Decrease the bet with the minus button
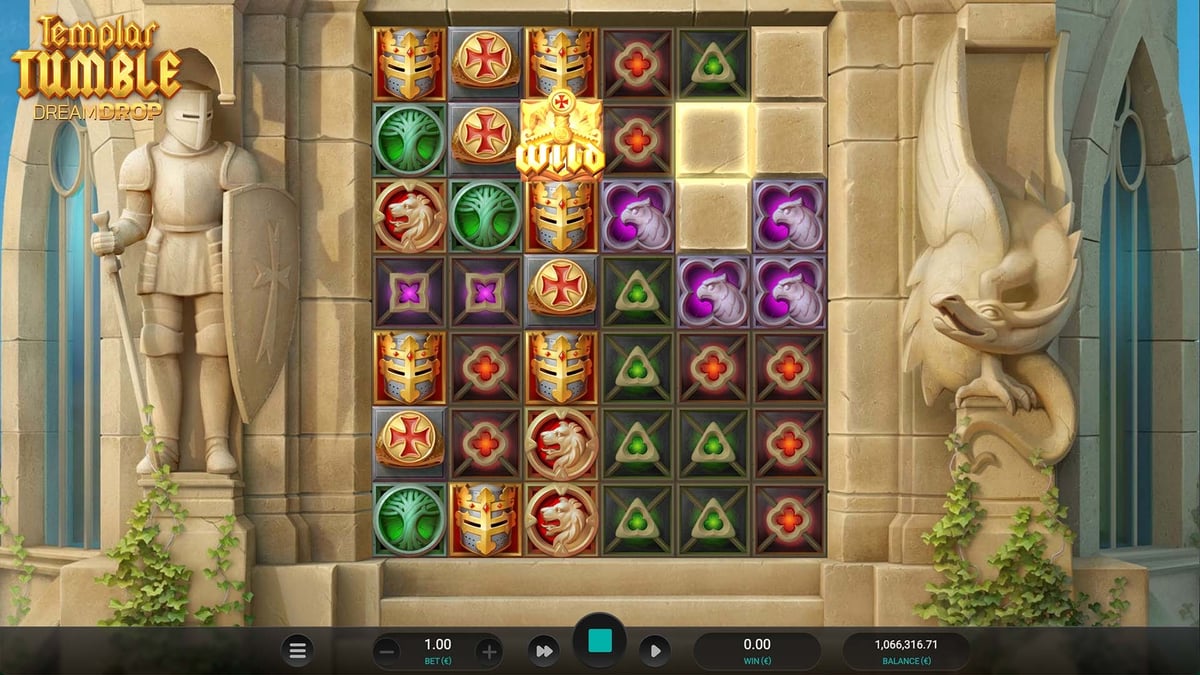The image size is (1200, 675). click(x=388, y=652)
